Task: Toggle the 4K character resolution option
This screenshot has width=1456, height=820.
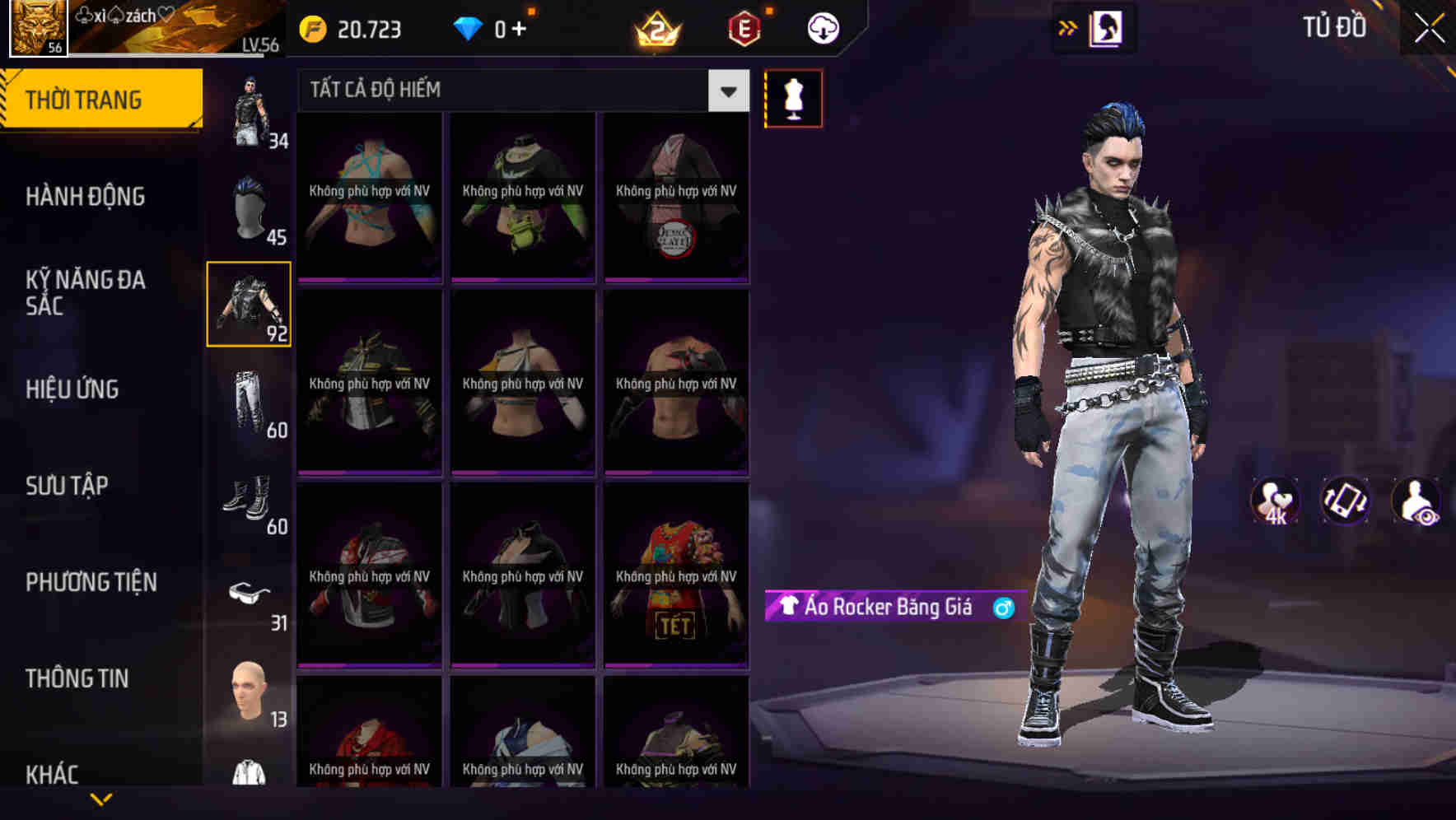Action: tap(1275, 500)
